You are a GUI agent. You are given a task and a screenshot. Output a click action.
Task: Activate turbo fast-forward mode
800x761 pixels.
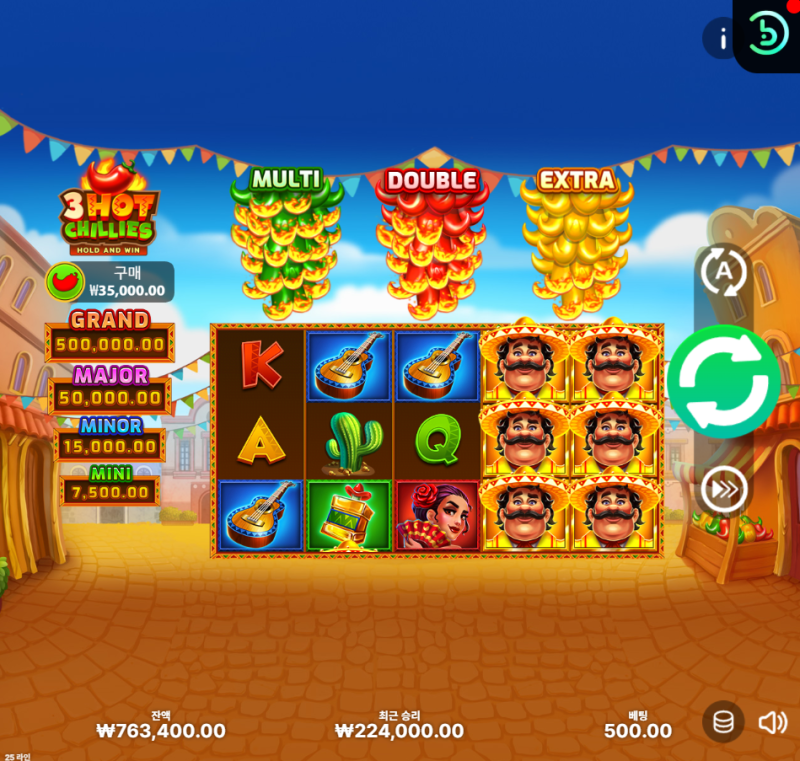[721, 489]
